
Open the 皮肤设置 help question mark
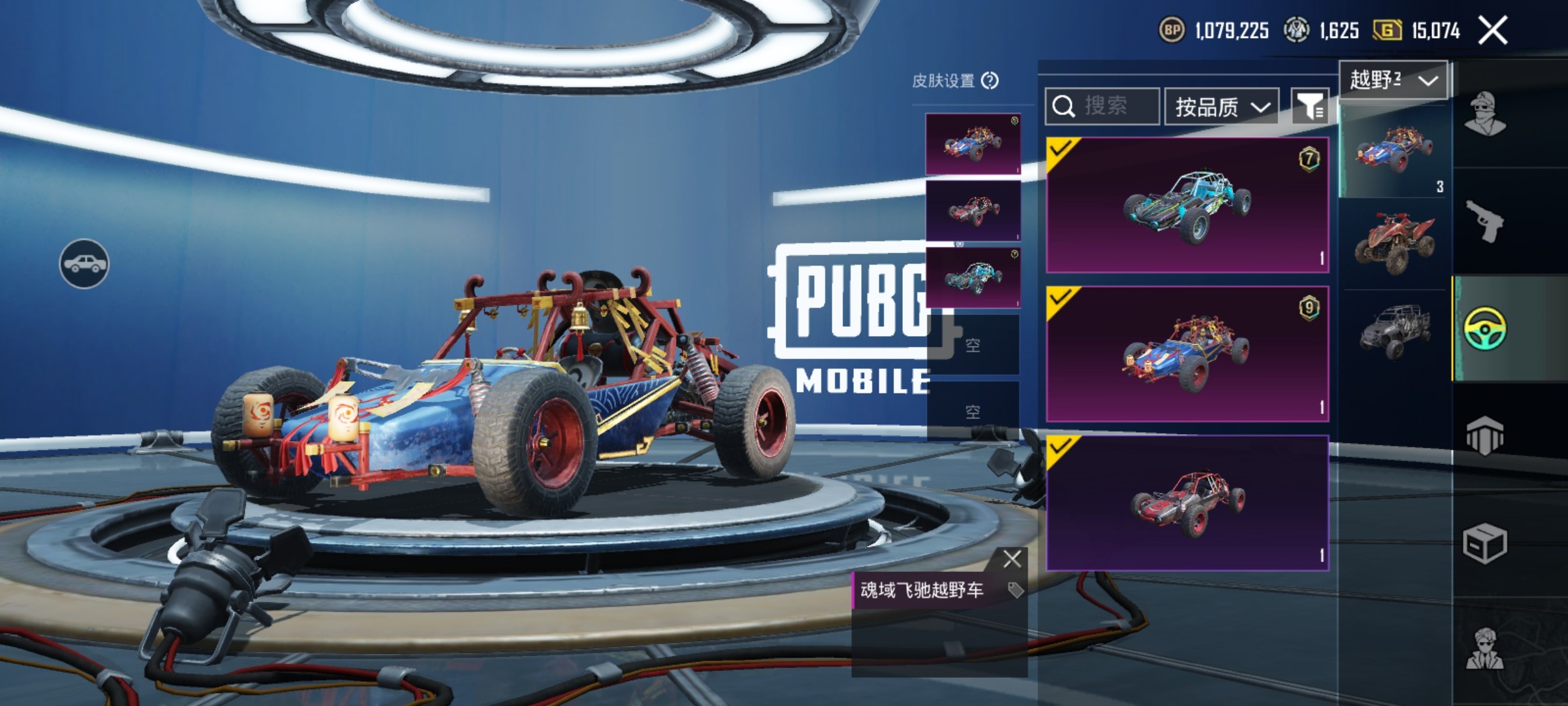[x=990, y=80]
